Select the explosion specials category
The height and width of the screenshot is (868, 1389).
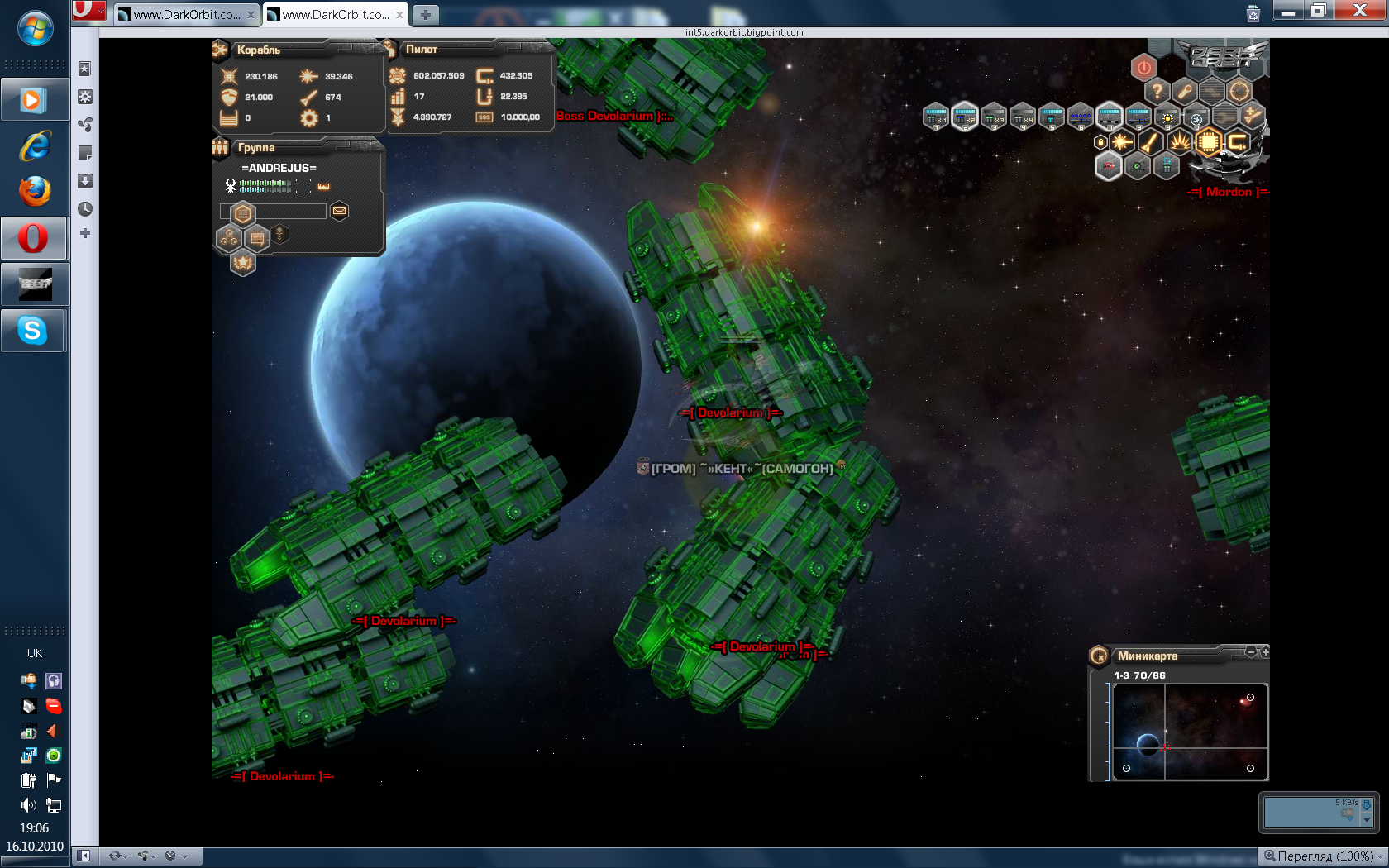(1180, 142)
